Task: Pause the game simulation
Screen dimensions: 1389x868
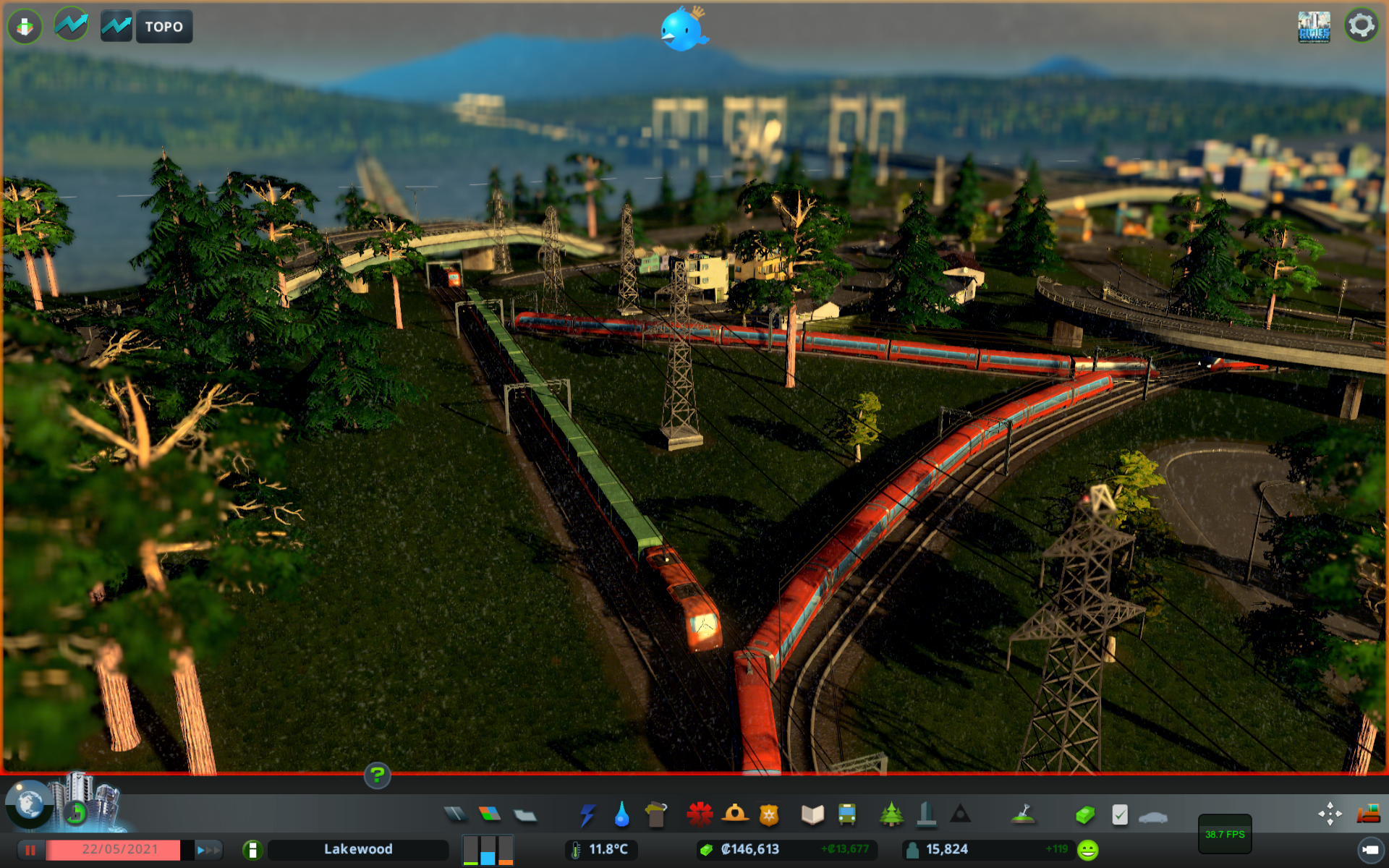Action: click(x=31, y=849)
